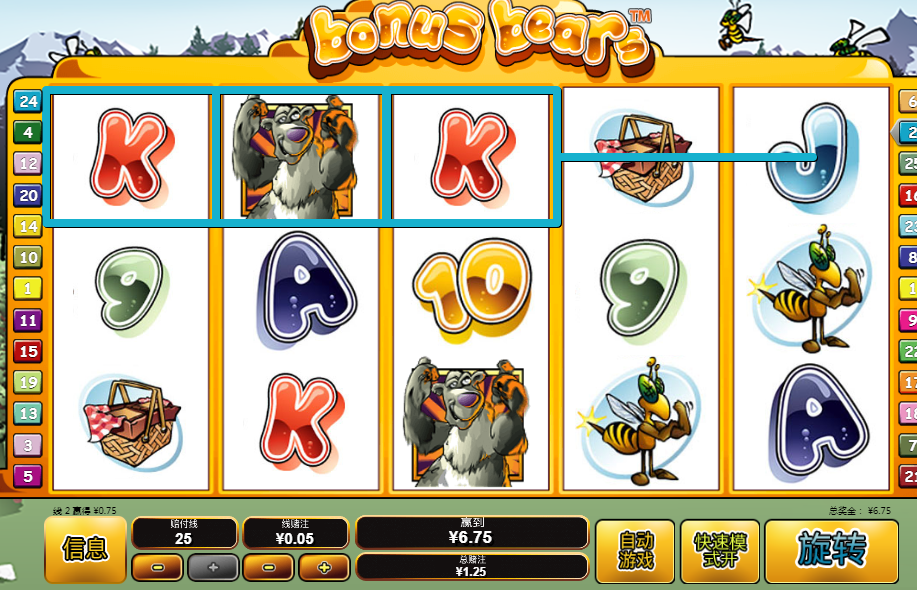
Task: Activate payline number 15
Action: (x=27, y=351)
